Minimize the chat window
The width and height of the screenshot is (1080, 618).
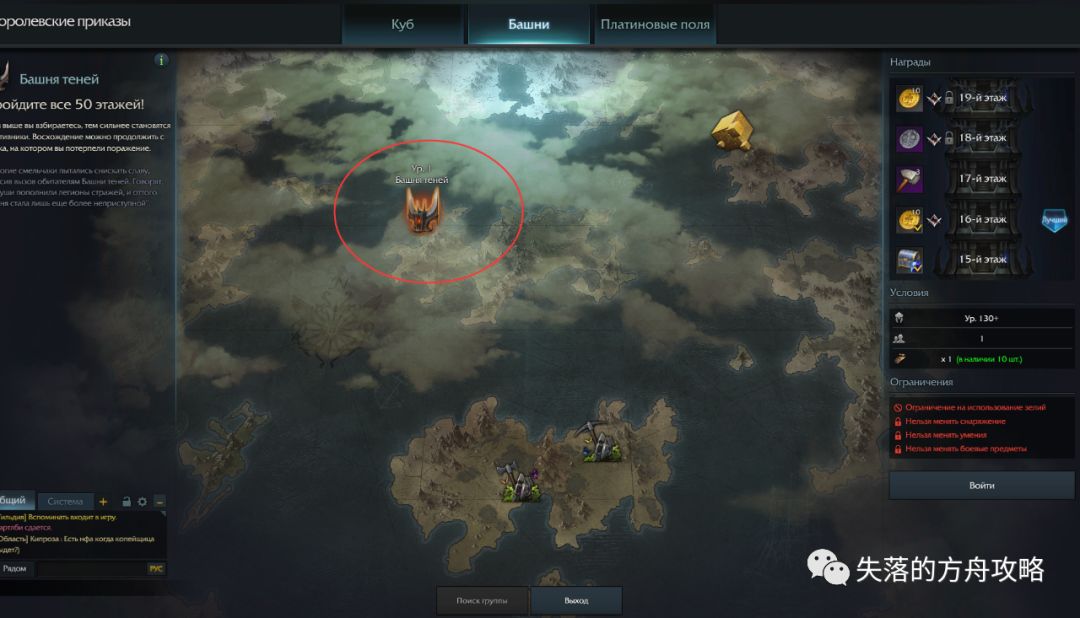[x=159, y=501]
